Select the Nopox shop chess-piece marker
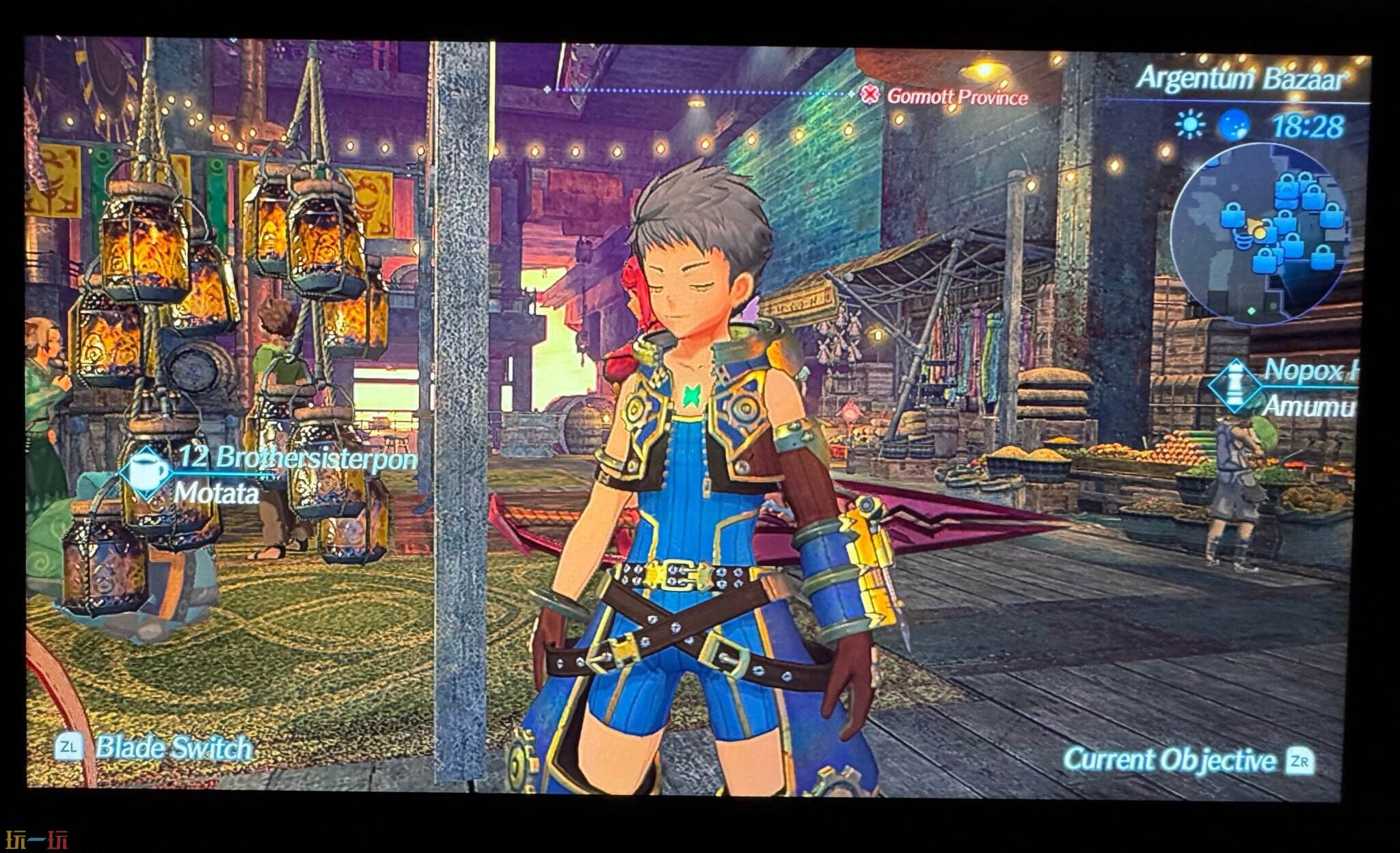 click(x=1235, y=385)
